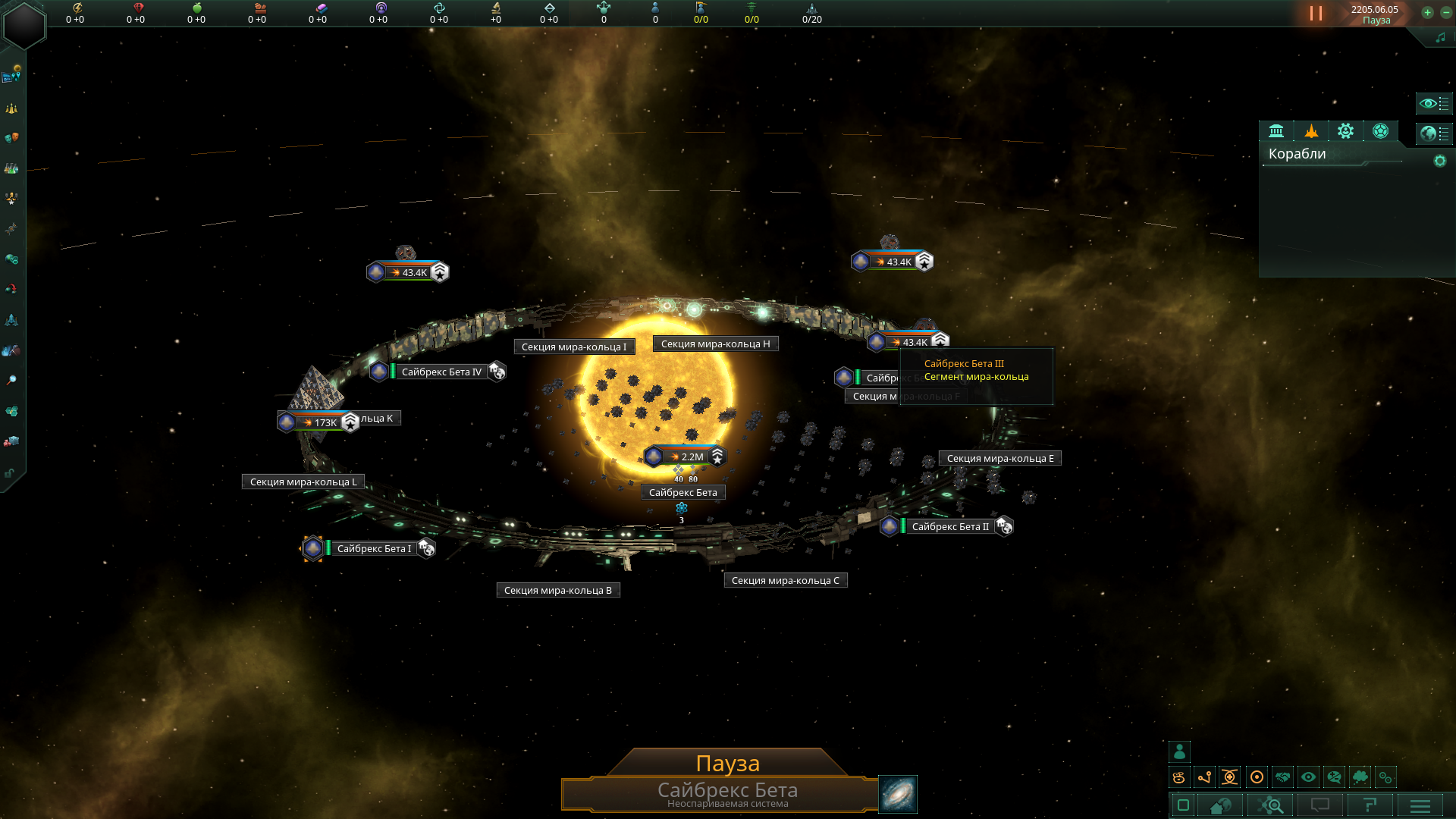1456x819 pixels.
Task: Toggle the eye-and-list detail view button
Action: (x=1433, y=103)
